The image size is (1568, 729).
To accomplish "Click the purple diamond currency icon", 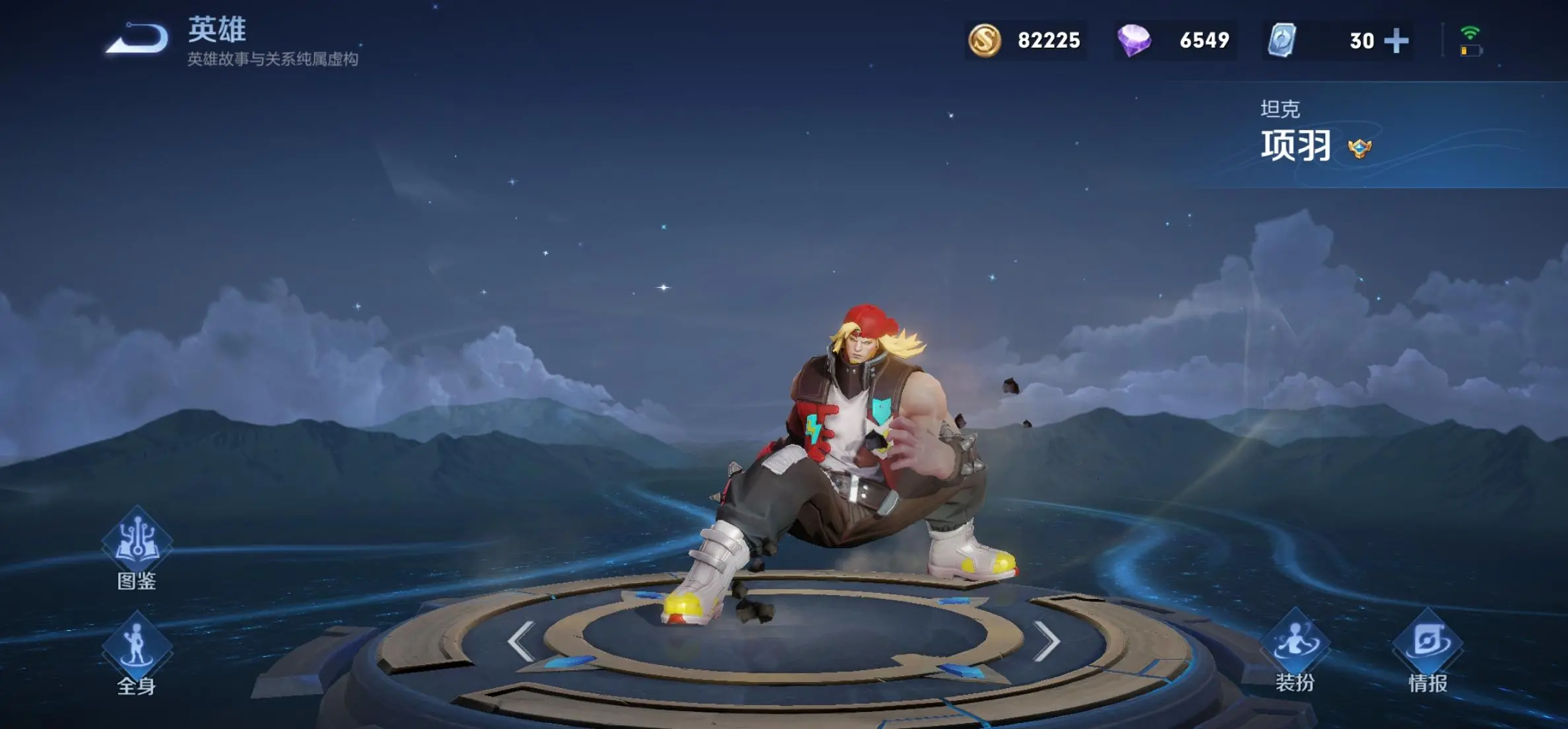I will [x=1134, y=40].
